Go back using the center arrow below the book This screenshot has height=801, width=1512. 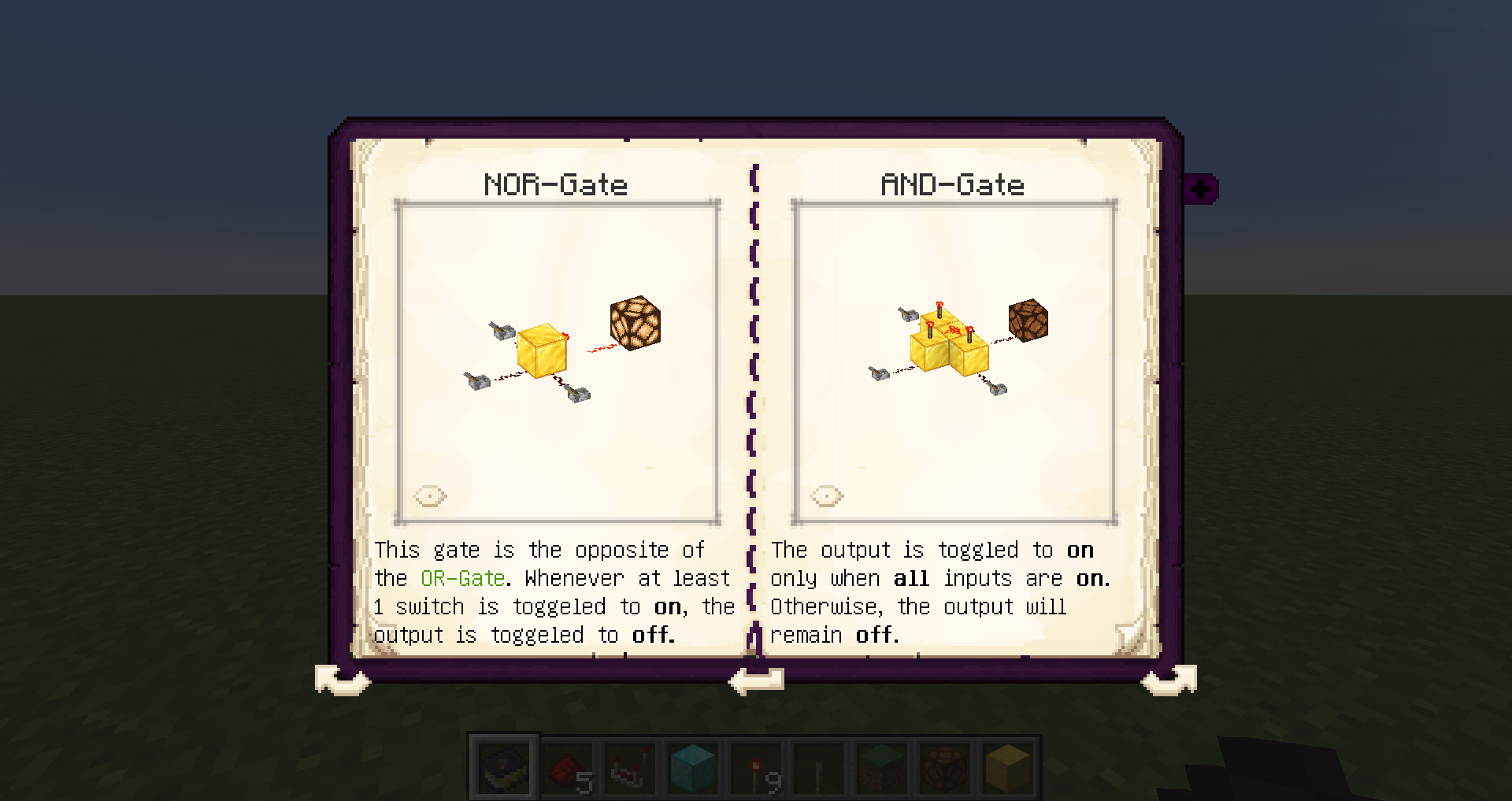coord(756,680)
